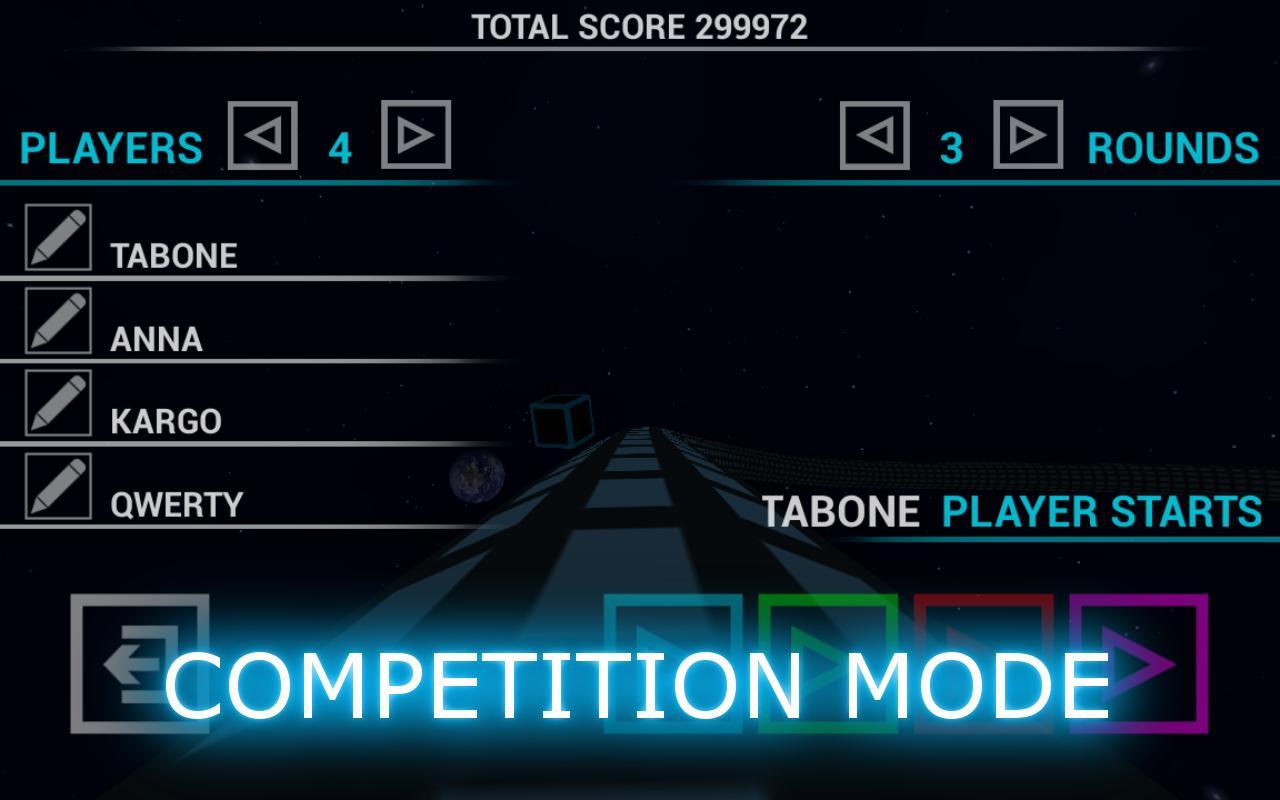Edit KARGO's player name with the pencil icon
This screenshot has height=800, width=1280.
click(60, 404)
